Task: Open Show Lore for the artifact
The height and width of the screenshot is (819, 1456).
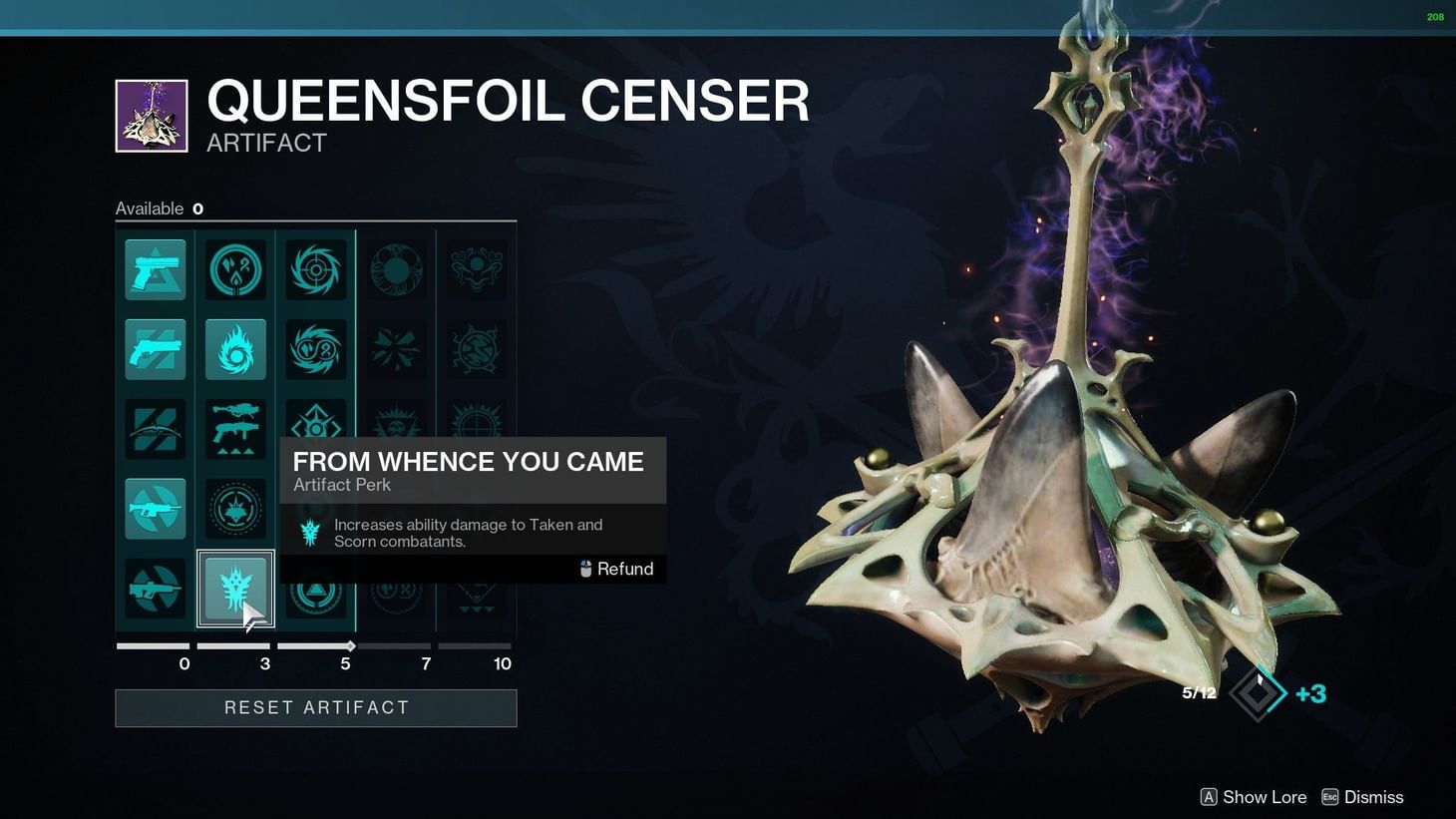Action: pyautogui.click(x=1253, y=796)
